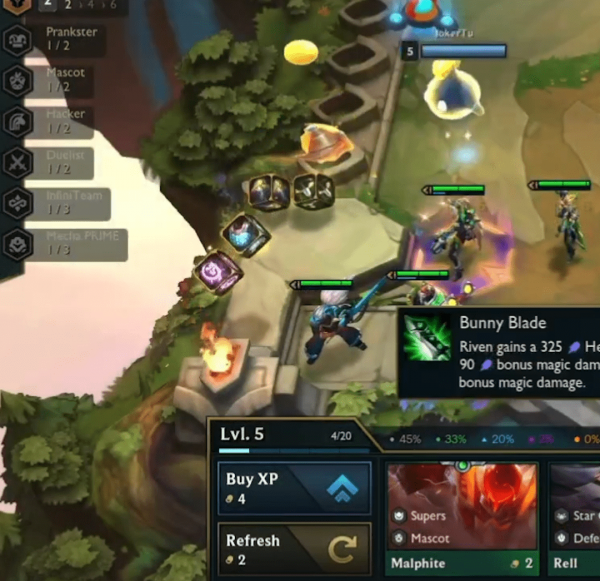Refresh the shop for 2 gold

(x=294, y=549)
